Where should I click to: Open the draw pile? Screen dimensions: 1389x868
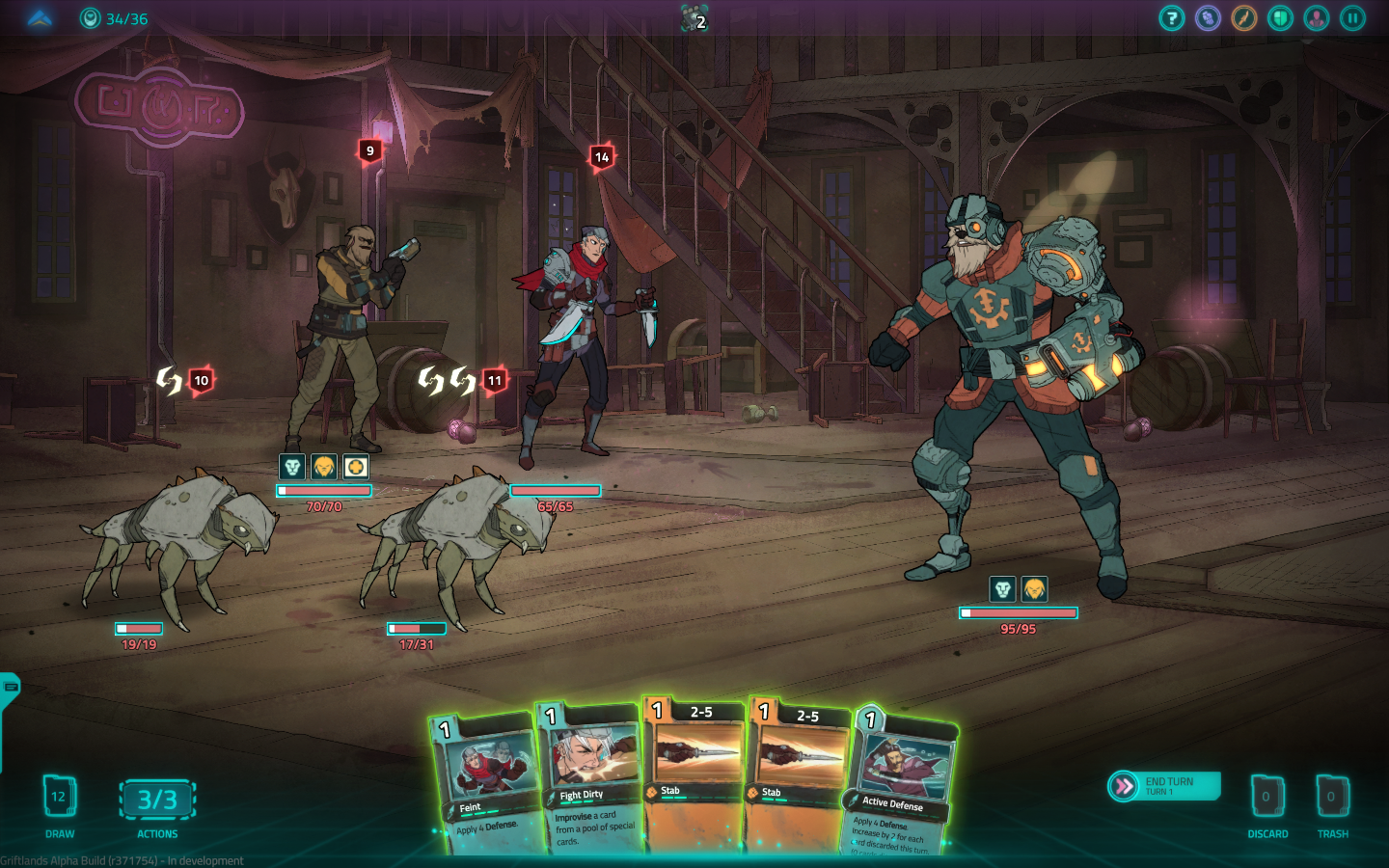(x=59, y=798)
